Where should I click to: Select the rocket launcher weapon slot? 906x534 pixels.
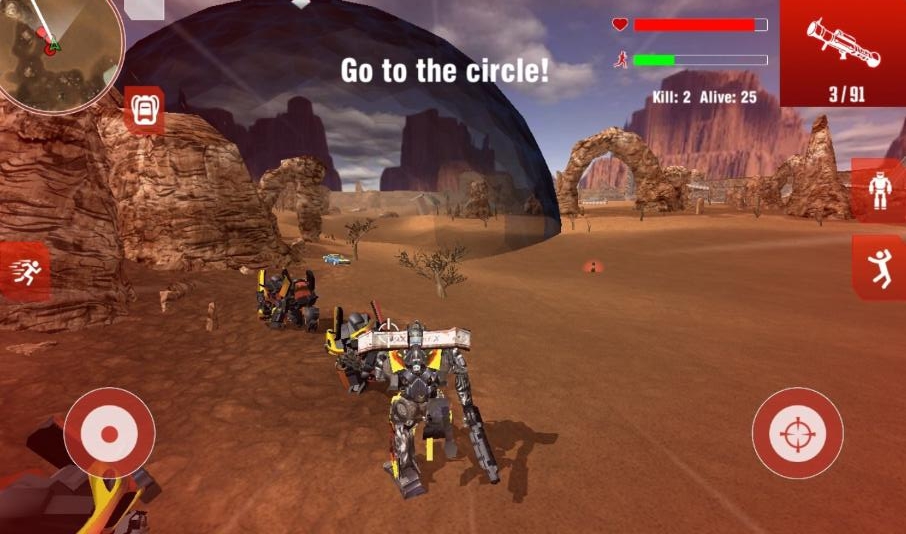tap(843, 52)
